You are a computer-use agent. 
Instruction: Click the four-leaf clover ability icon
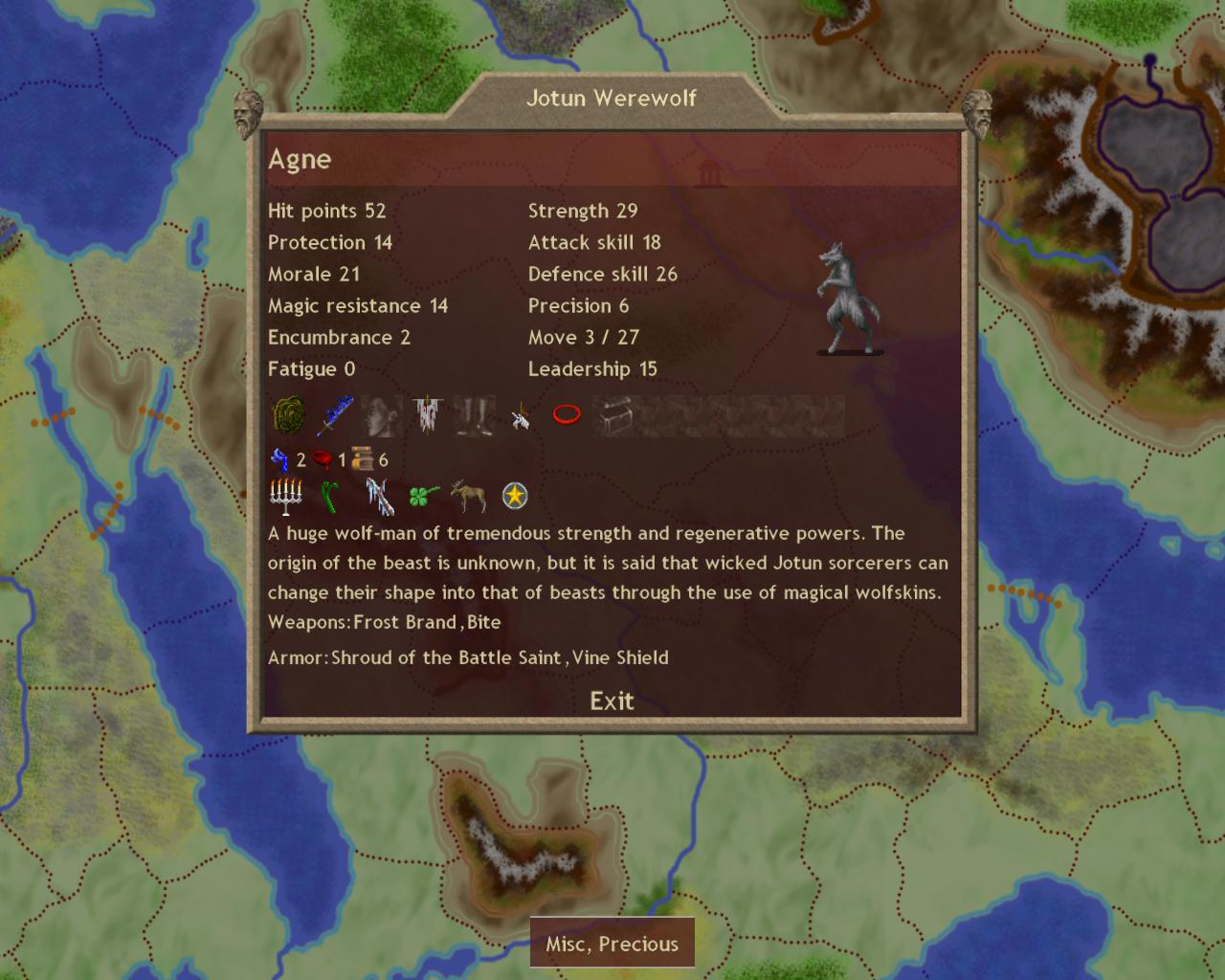click(424, 496)
